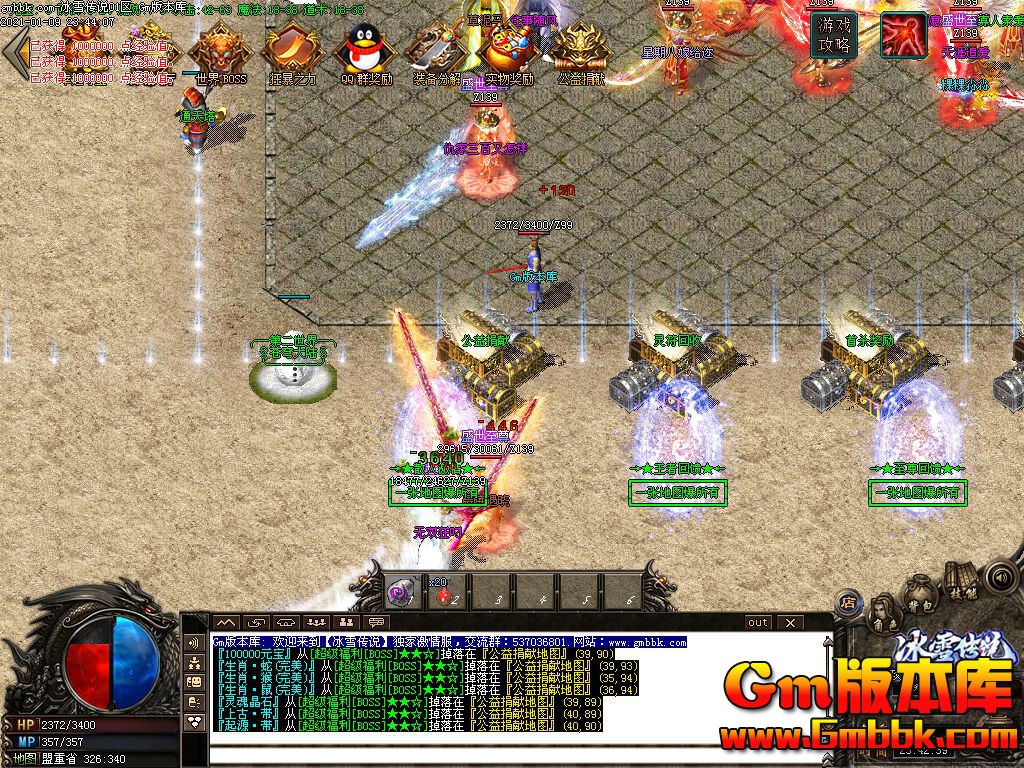Click the speaker icon left of the chat log

pyautogui.click(x=193, y=643)
